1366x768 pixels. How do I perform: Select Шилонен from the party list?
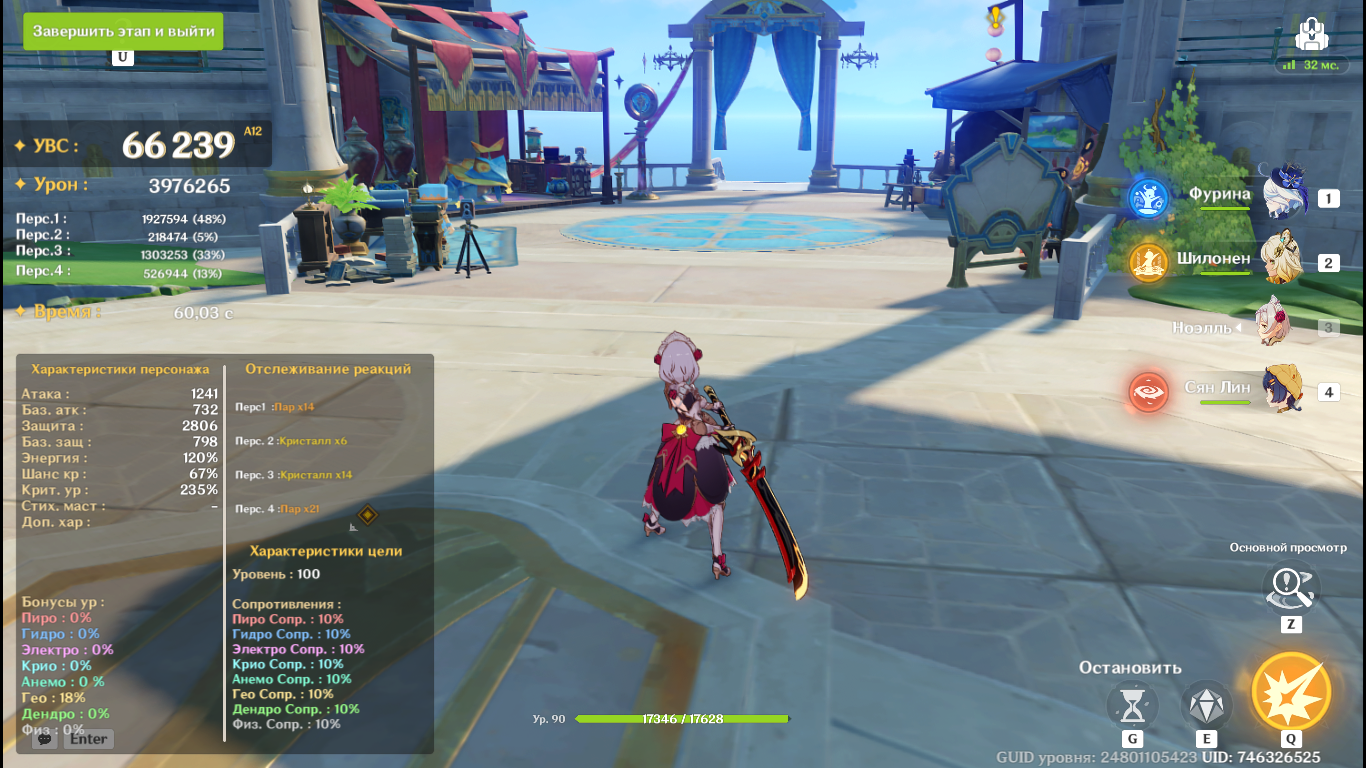pos(1281,260)
